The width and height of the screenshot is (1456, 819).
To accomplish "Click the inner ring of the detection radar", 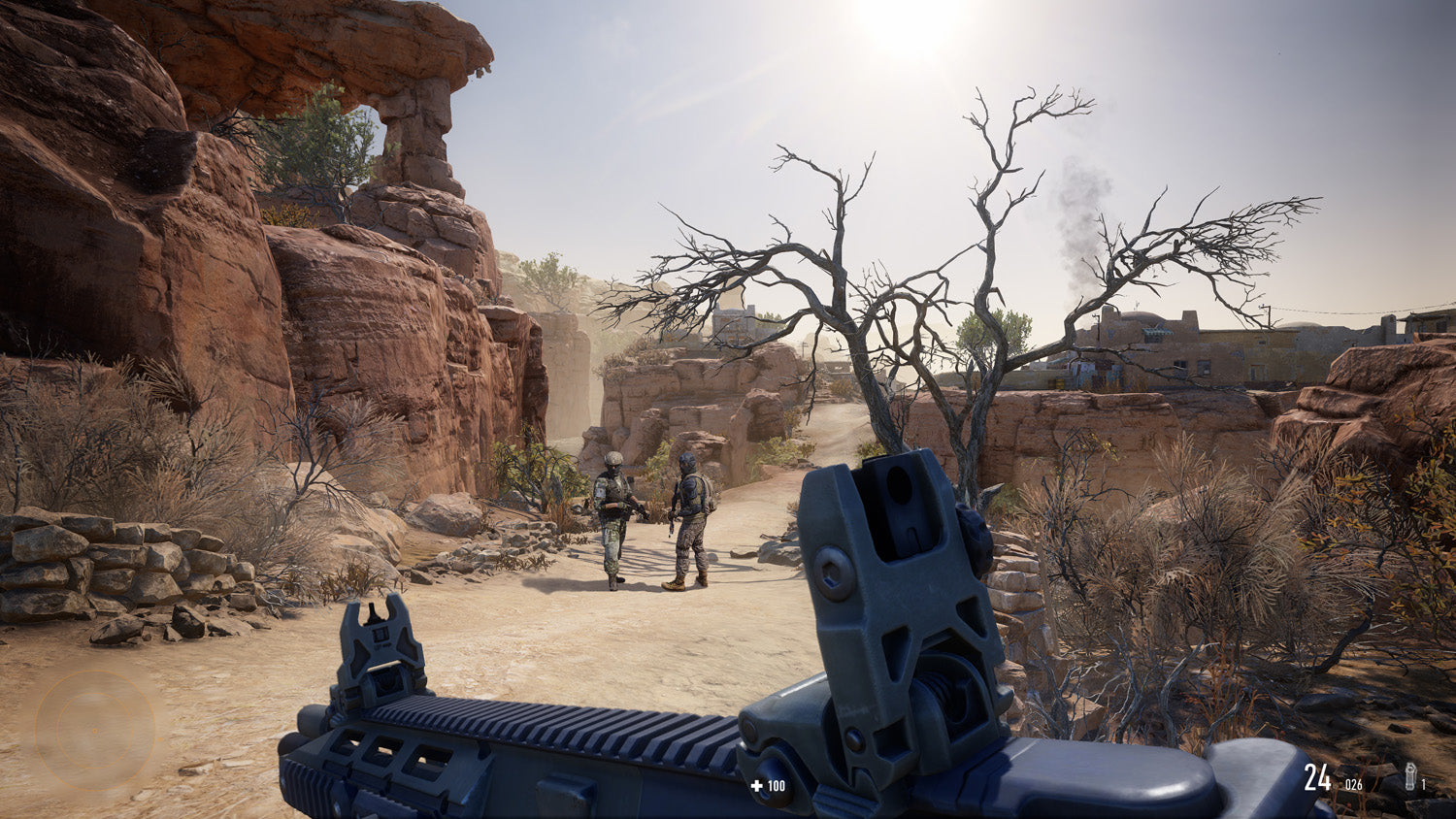I will click(94, 694).
